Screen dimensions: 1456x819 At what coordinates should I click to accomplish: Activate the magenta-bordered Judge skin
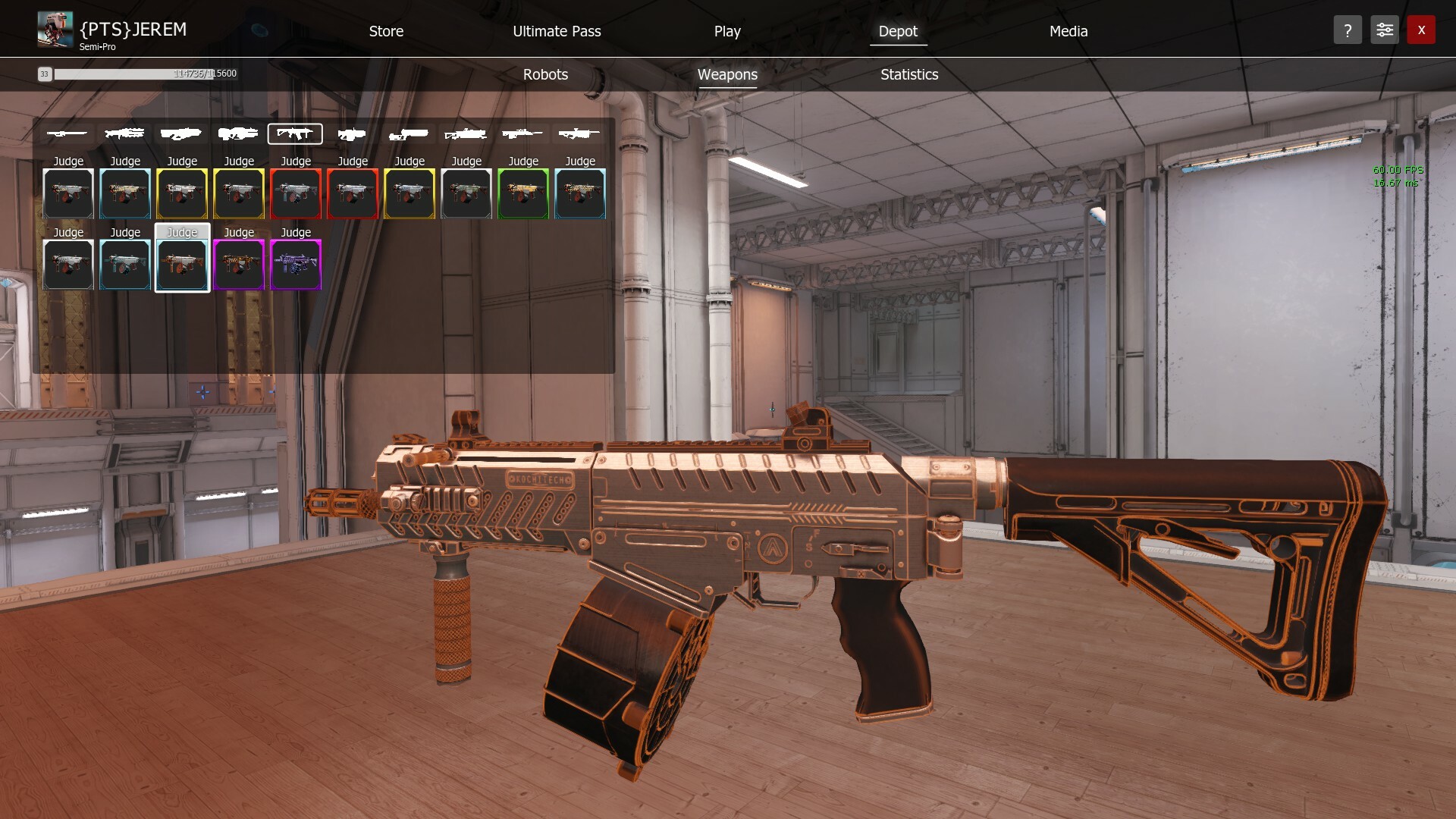point(239,265)
